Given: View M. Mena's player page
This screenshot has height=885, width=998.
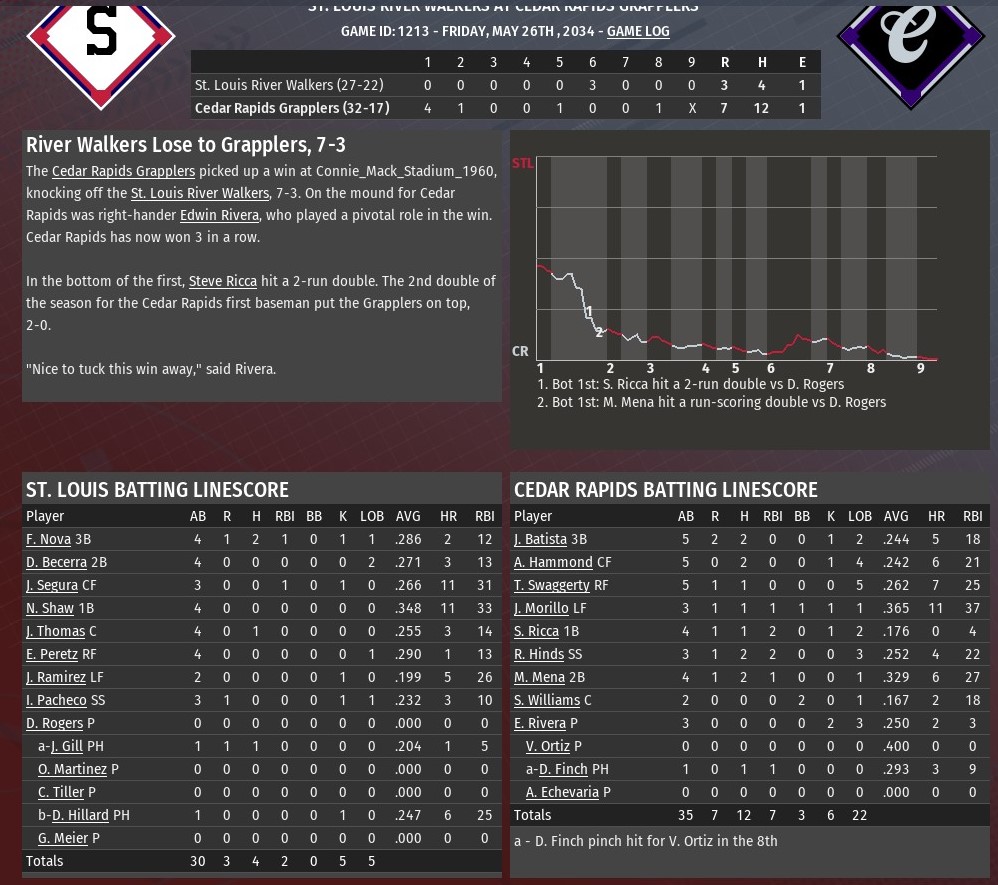Looking at the screenshot, I should pos(539,677).
